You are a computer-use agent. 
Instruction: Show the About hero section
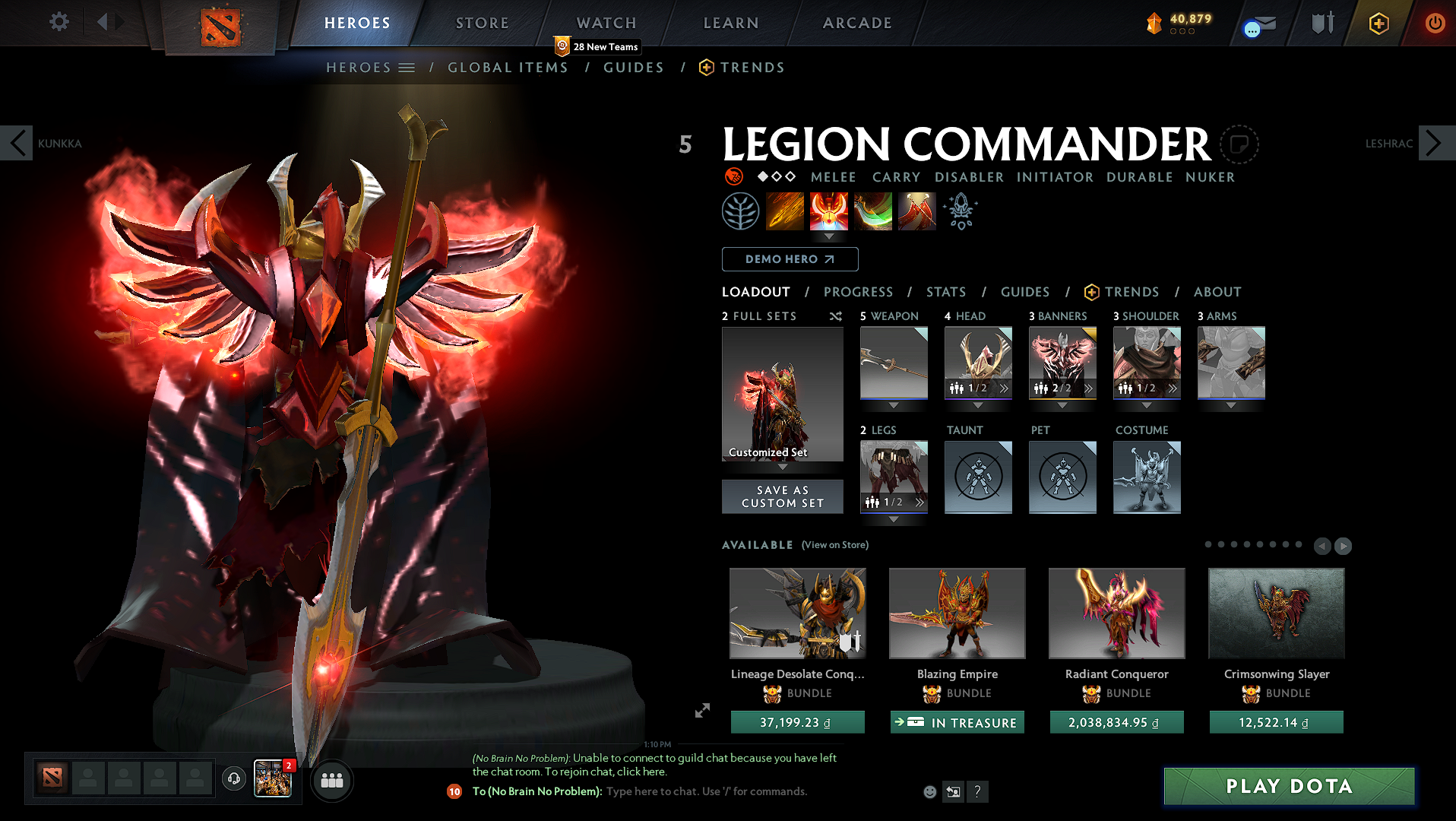pyautogui.click(x=1217, y=292)
